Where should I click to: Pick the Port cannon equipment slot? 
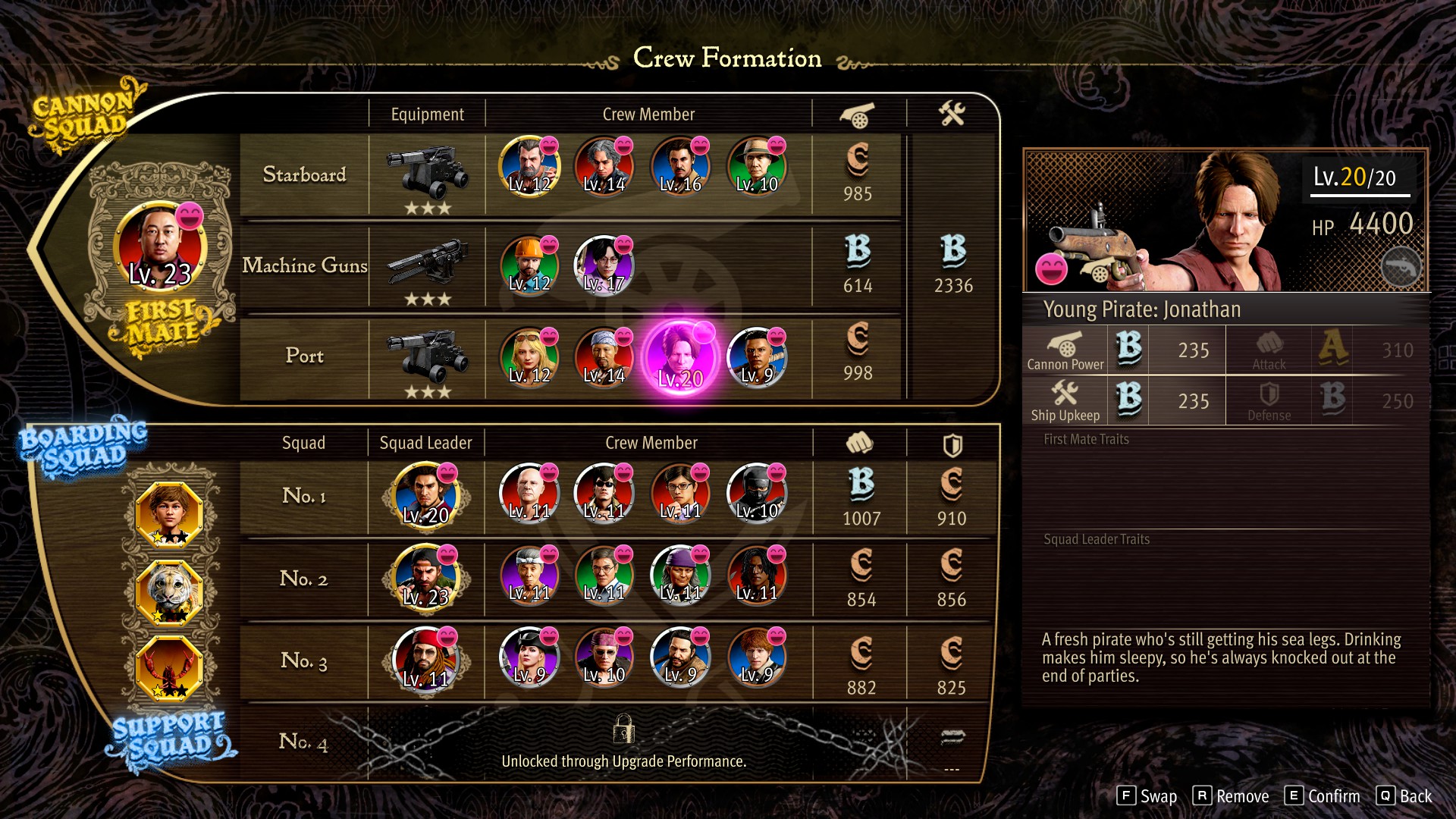pos(427,355)
